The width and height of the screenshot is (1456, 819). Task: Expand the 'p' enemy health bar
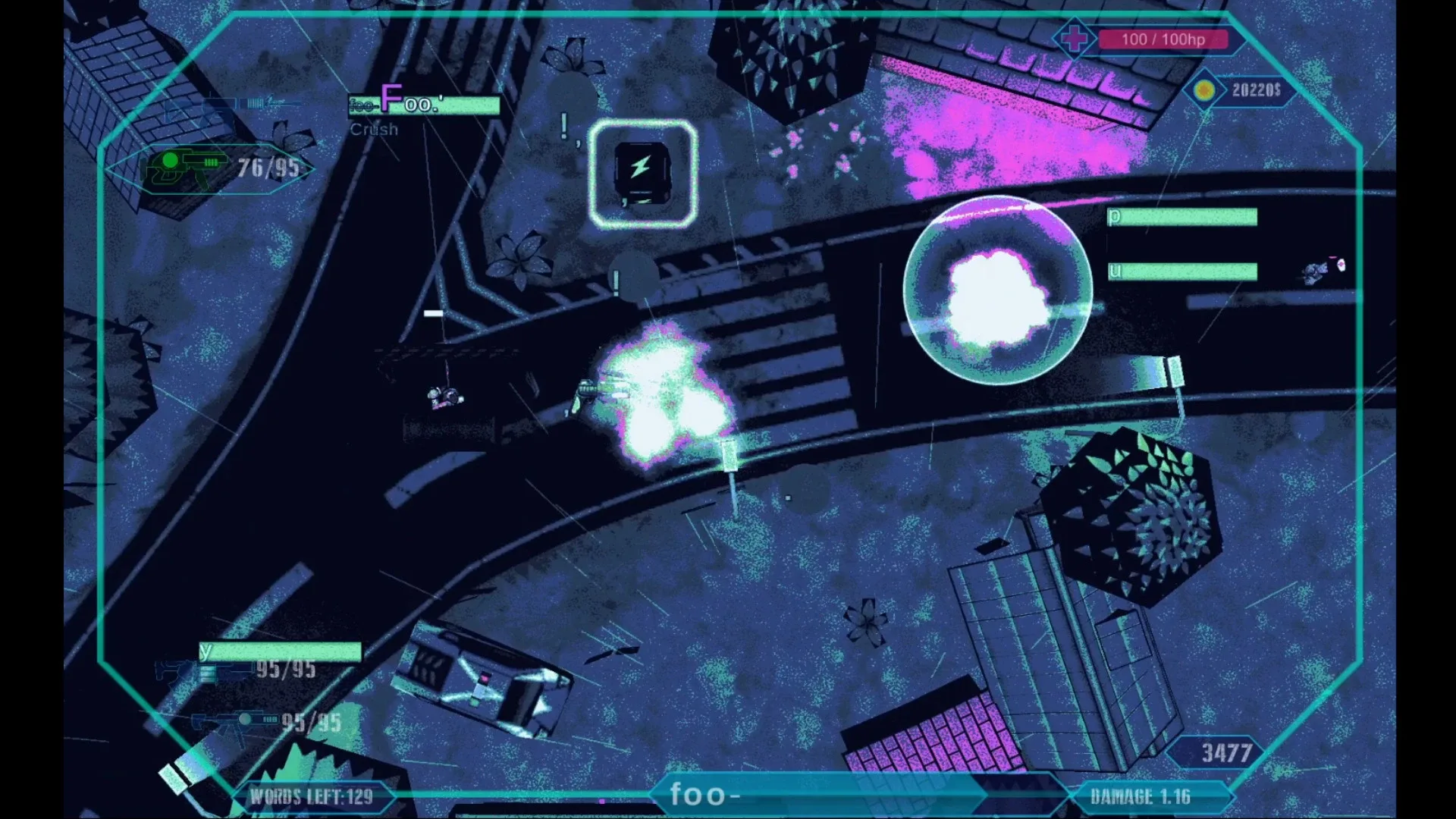point(1181,218)
